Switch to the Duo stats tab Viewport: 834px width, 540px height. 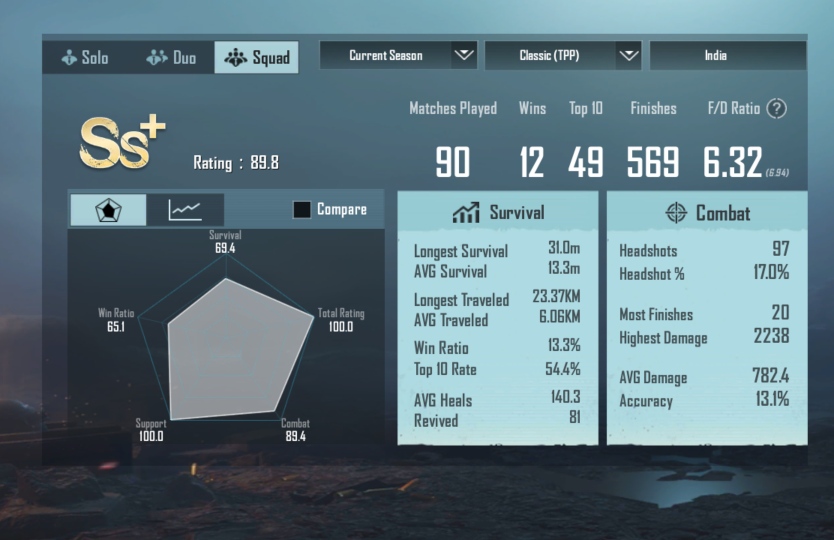click(171, 57)
